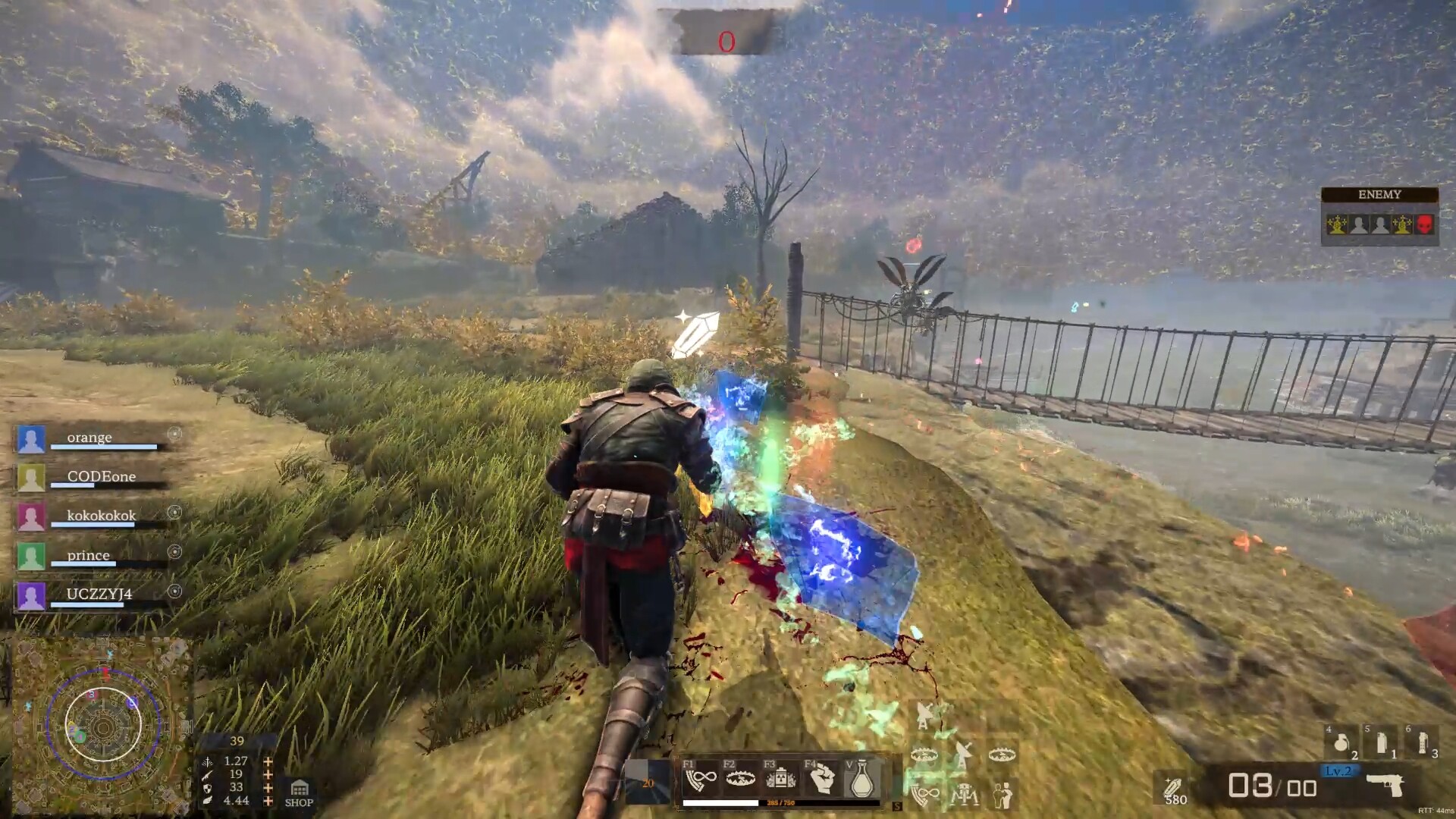Viewport: 1456px width, 819px height.
Task: Open the SHOP
Action: click(x=298, y=793)
